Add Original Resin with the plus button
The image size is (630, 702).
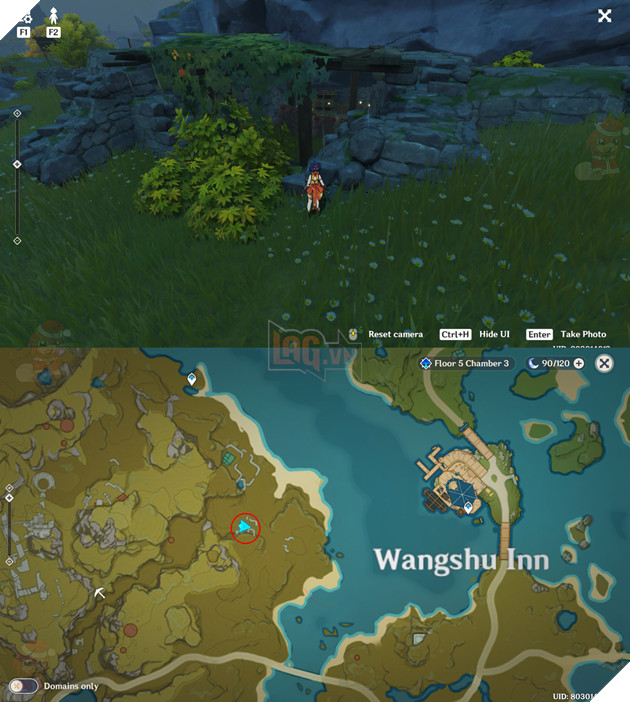point(578,363)
